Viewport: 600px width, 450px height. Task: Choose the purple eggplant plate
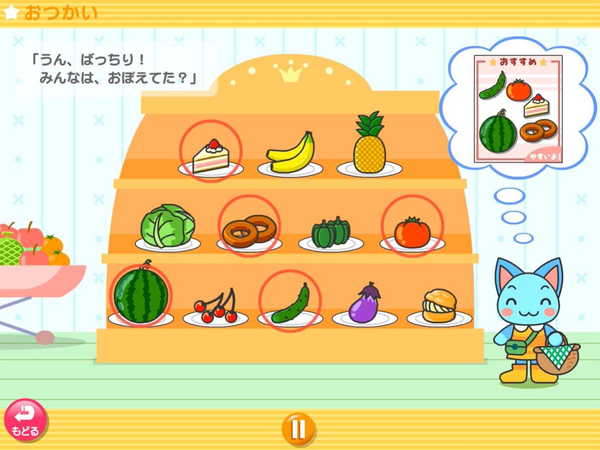tap(364, 302)
